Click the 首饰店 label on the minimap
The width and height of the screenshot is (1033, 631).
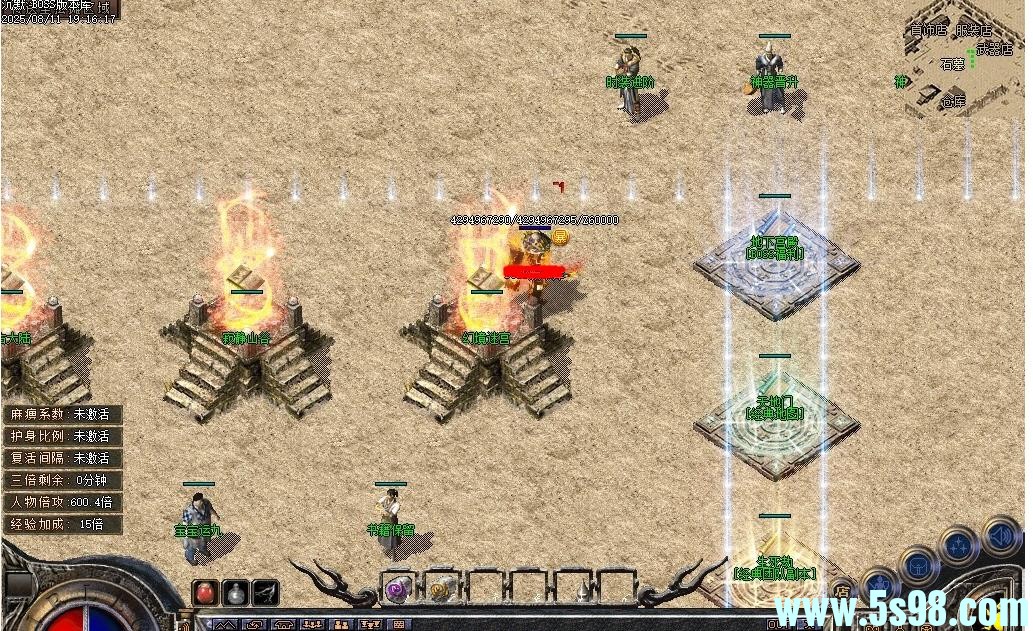pyautogui.click(x=927, y=31)
